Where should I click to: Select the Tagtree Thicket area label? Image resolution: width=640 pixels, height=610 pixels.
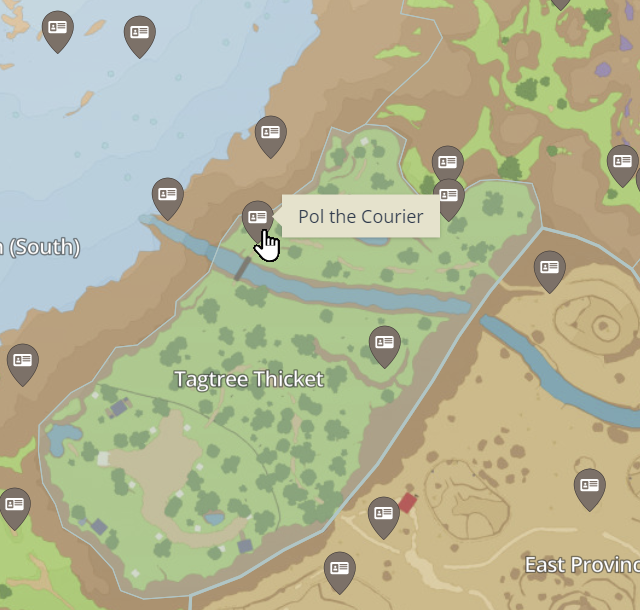[249, 379]
